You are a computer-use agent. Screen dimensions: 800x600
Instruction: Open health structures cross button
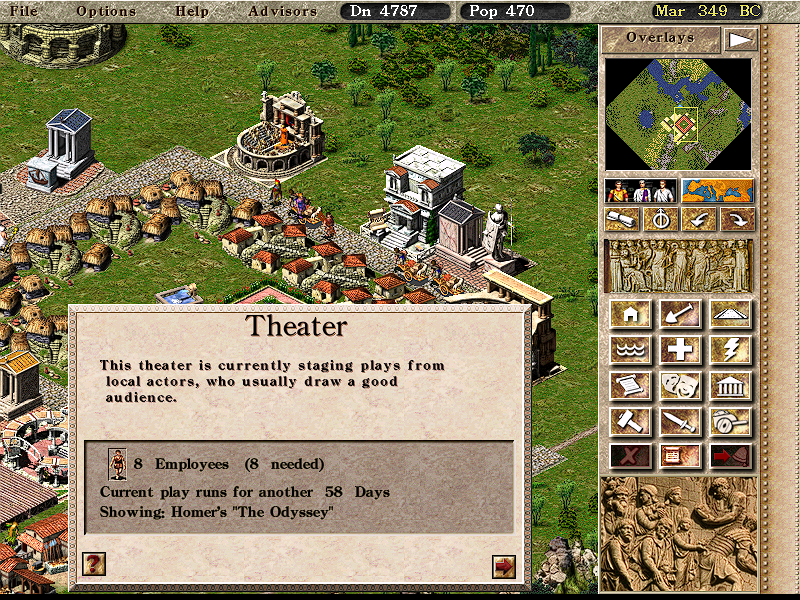(x=681, y=349)
